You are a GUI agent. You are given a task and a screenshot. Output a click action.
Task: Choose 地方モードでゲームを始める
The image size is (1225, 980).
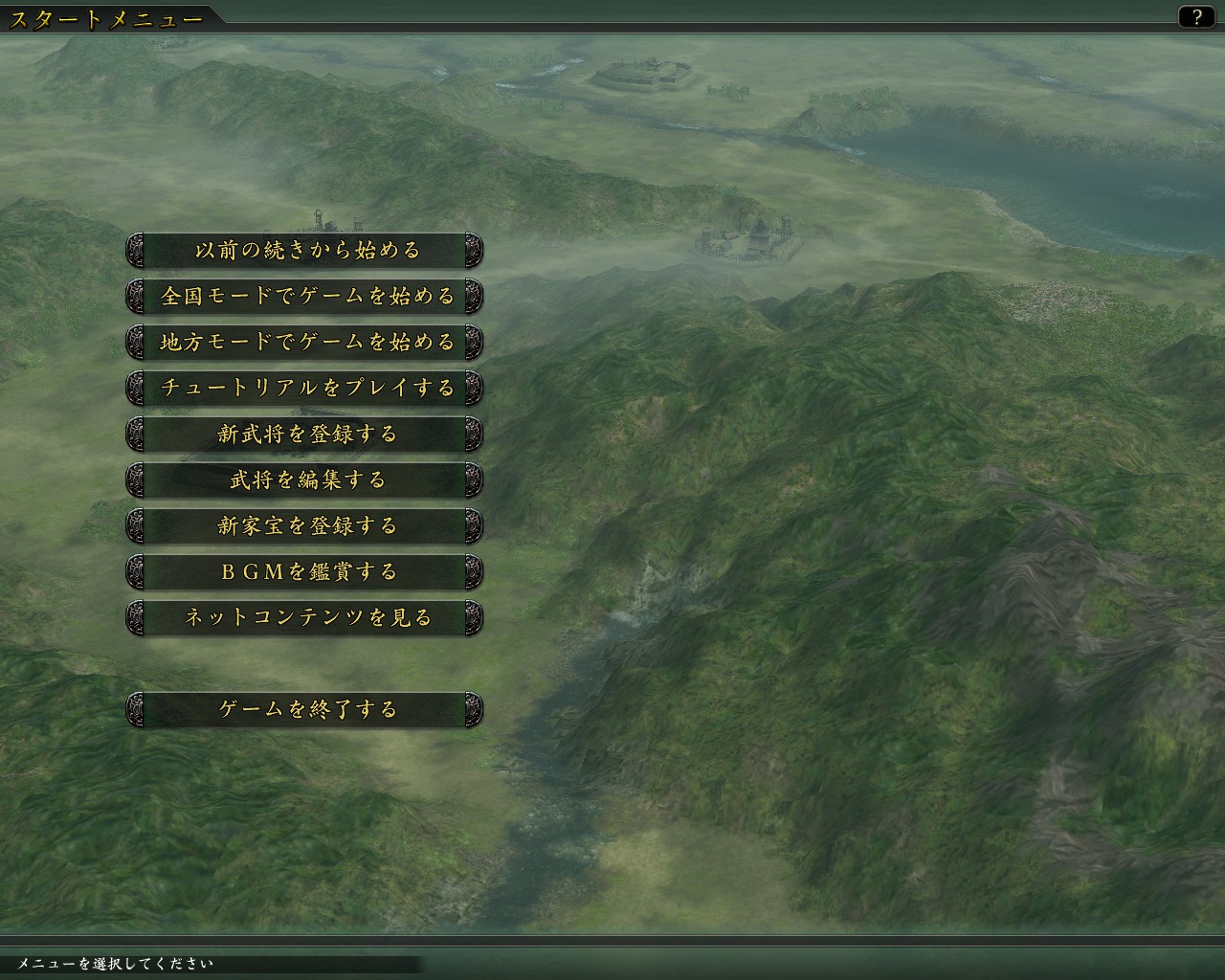304,343
